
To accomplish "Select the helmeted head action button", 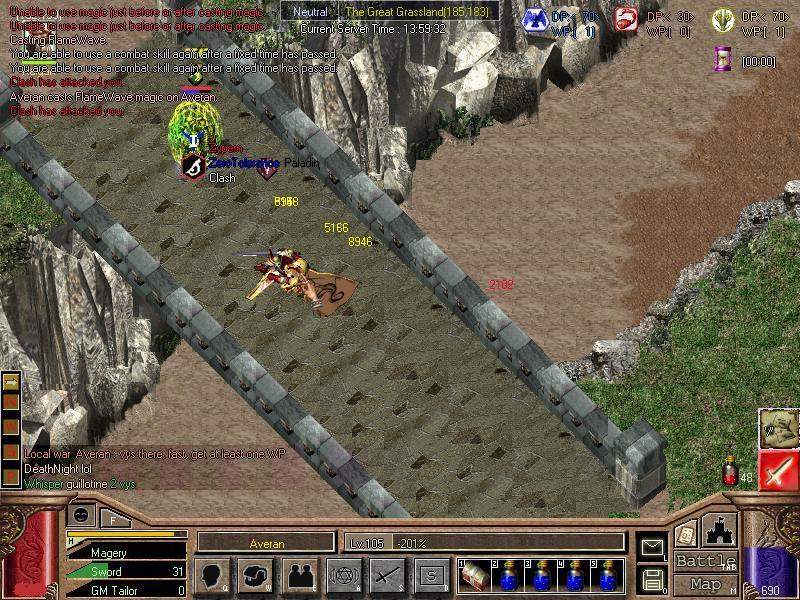I will (x=255, y=575).
